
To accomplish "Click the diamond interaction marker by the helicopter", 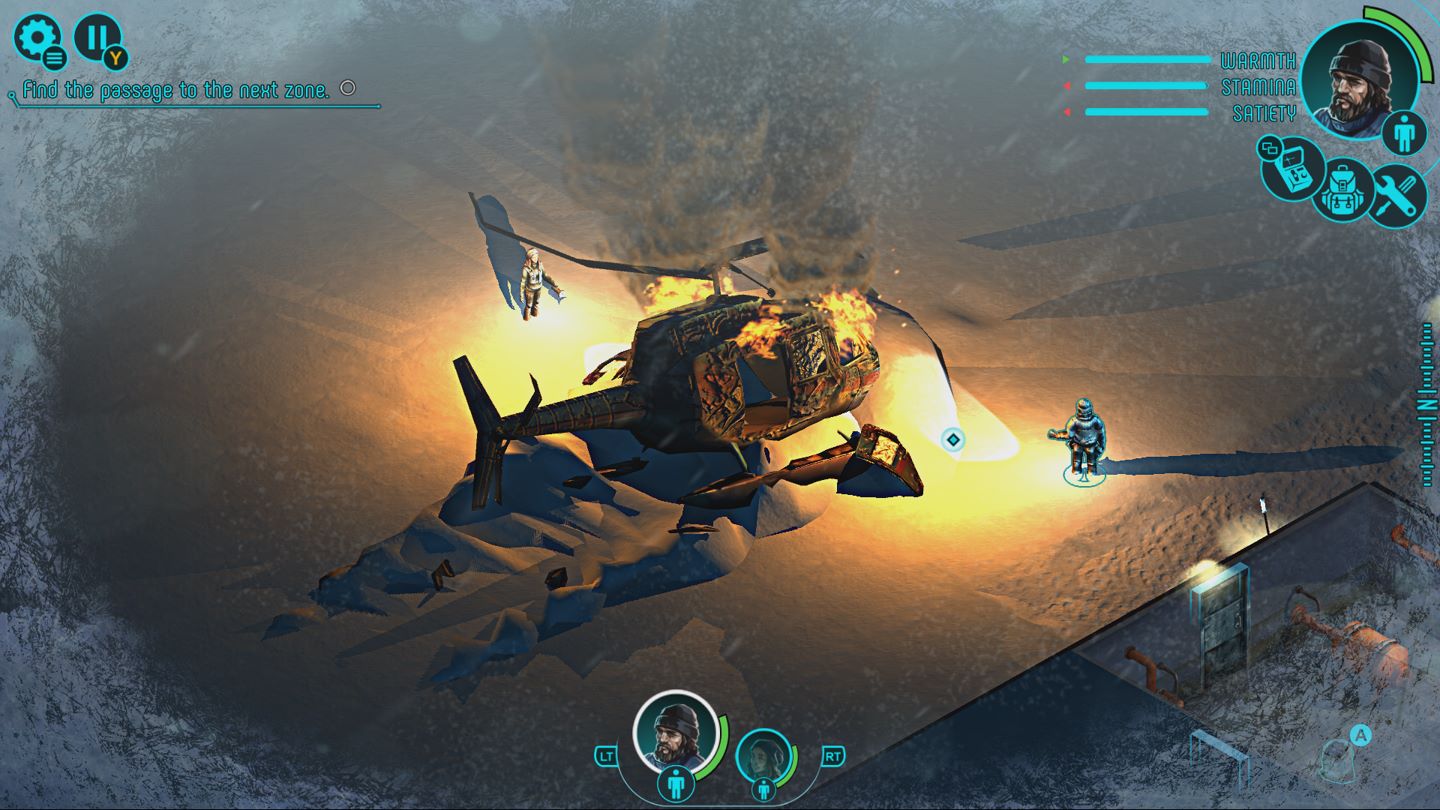I will 953,439.
